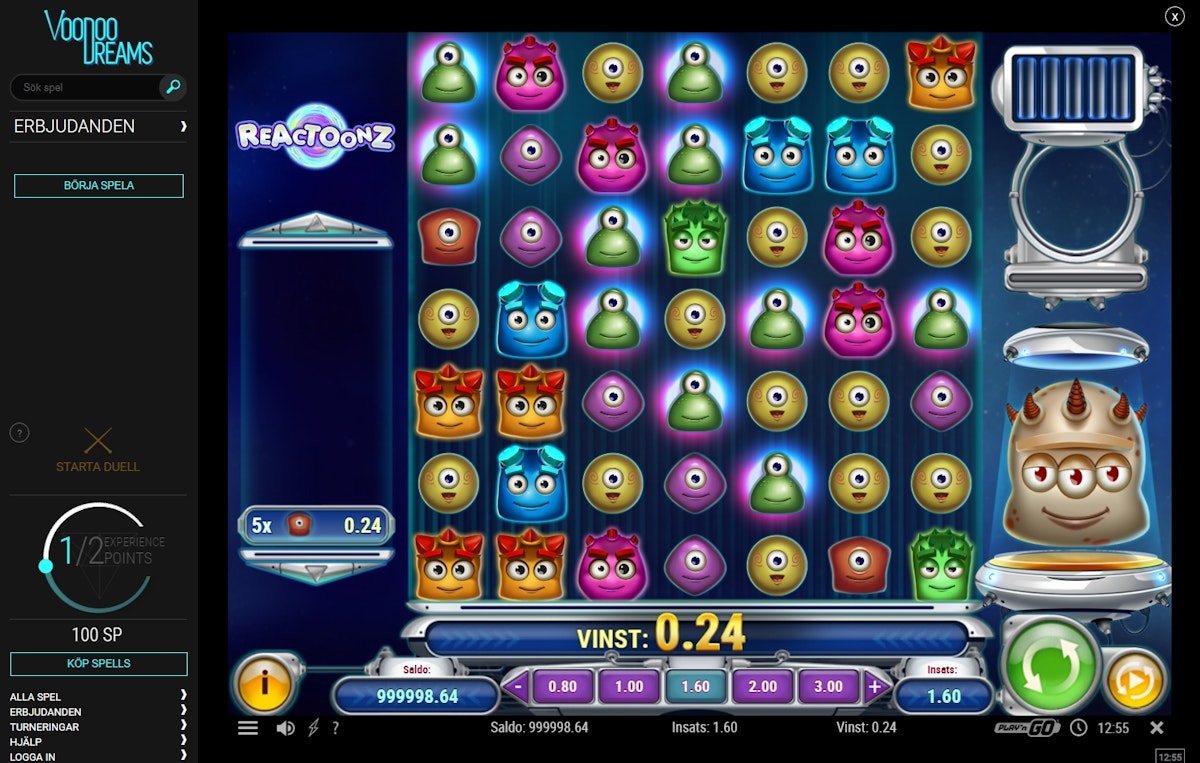The image size is (1200, 763).
Task: Focus the Sök spel search field
Action: [85, 88]
